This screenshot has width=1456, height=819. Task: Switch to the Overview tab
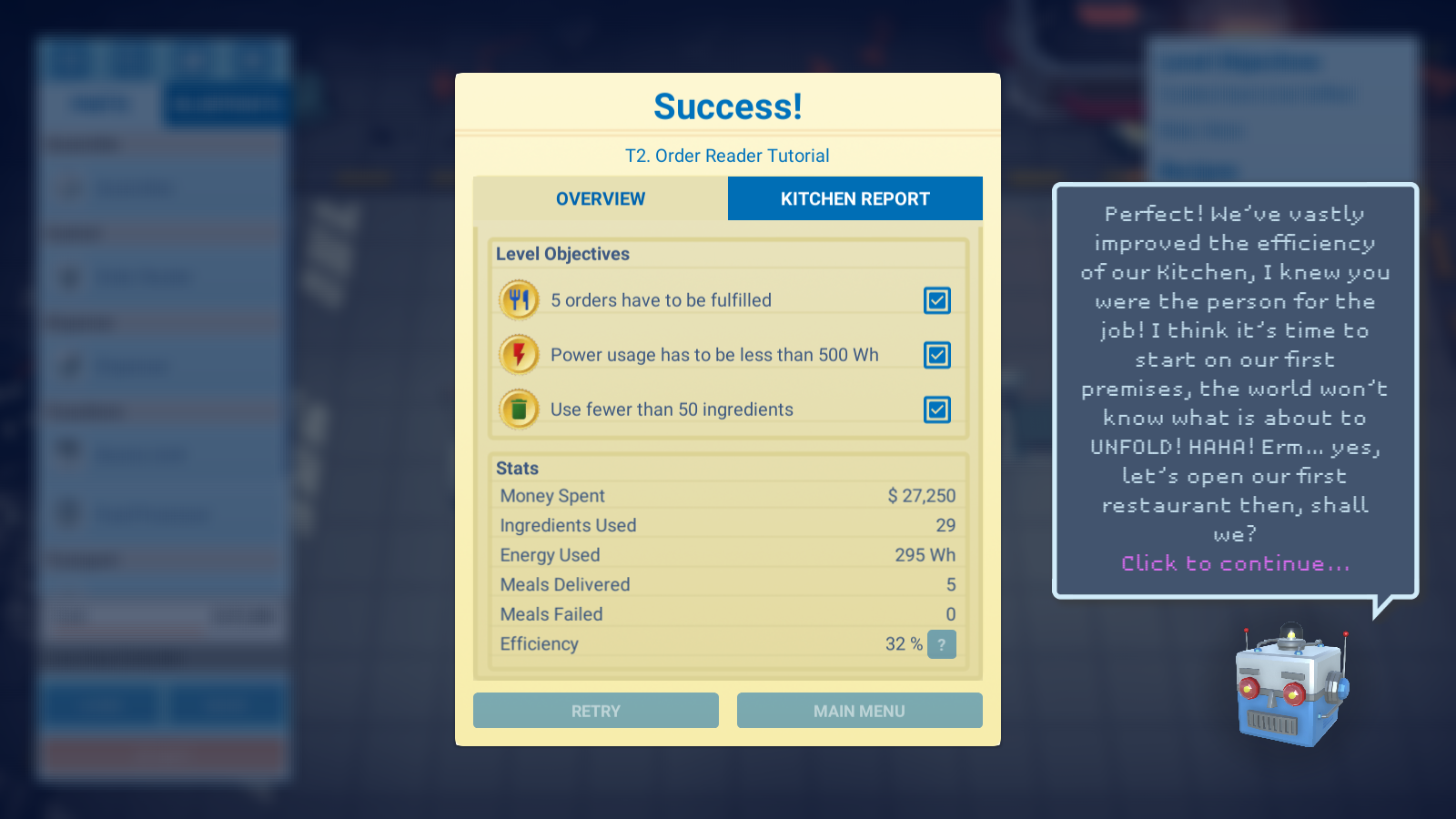click(x=599, y=198)
